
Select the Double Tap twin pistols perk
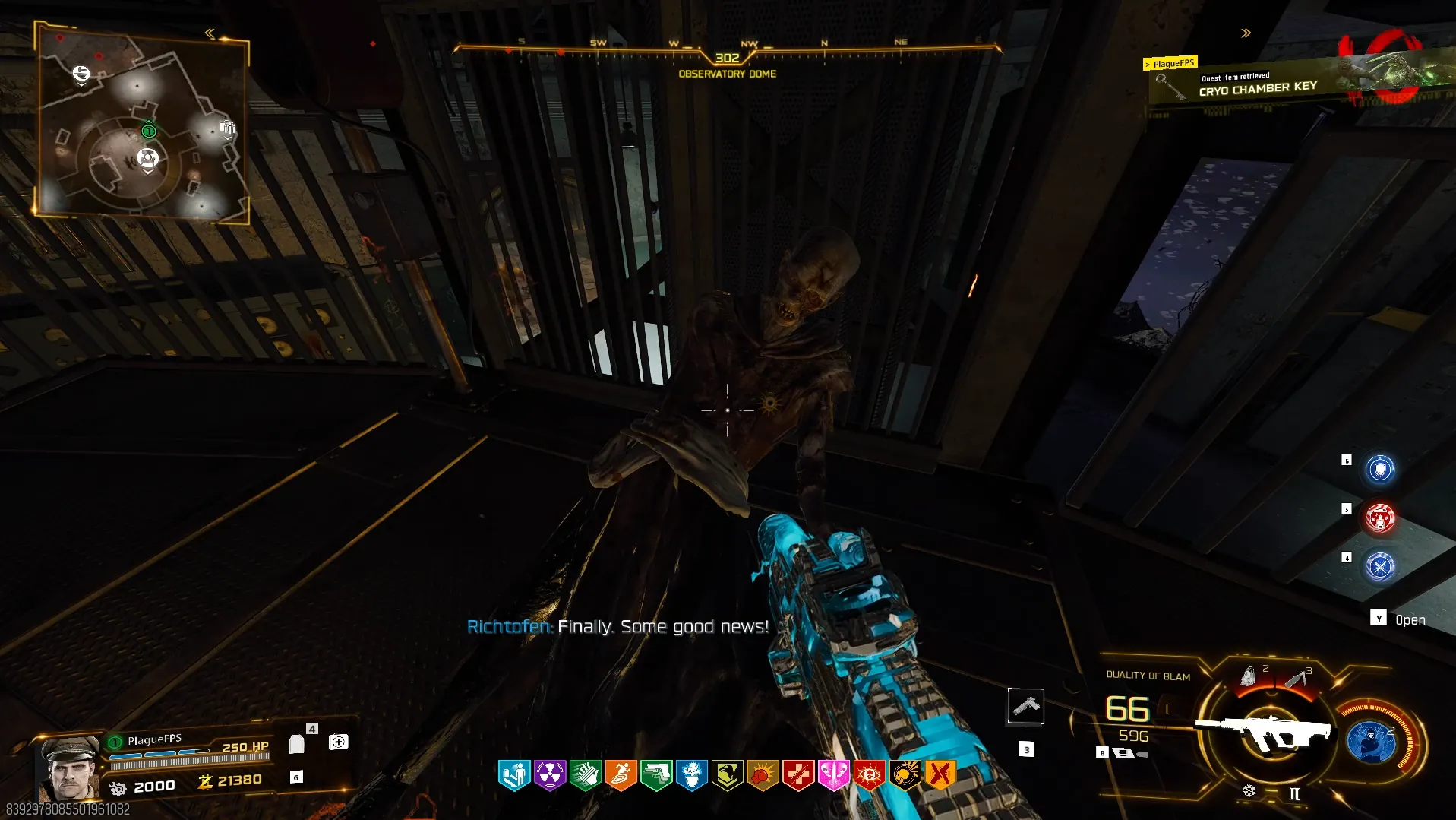point(656,775)
